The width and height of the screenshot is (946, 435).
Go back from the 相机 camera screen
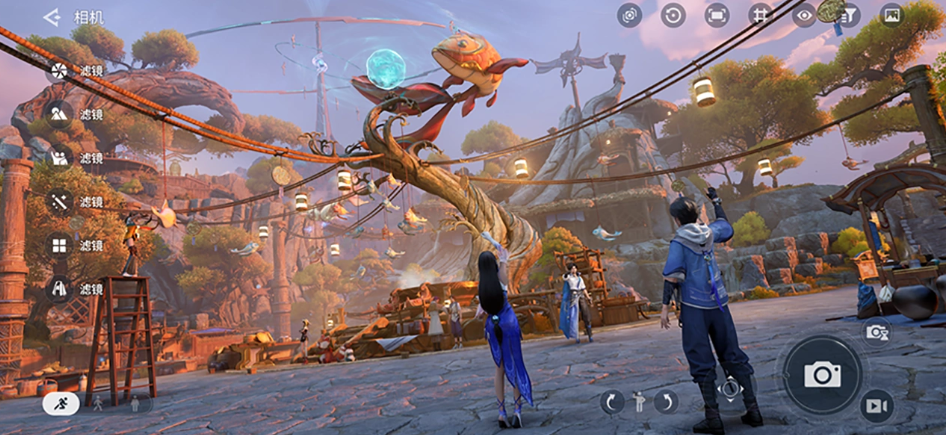tap(52, 17)
